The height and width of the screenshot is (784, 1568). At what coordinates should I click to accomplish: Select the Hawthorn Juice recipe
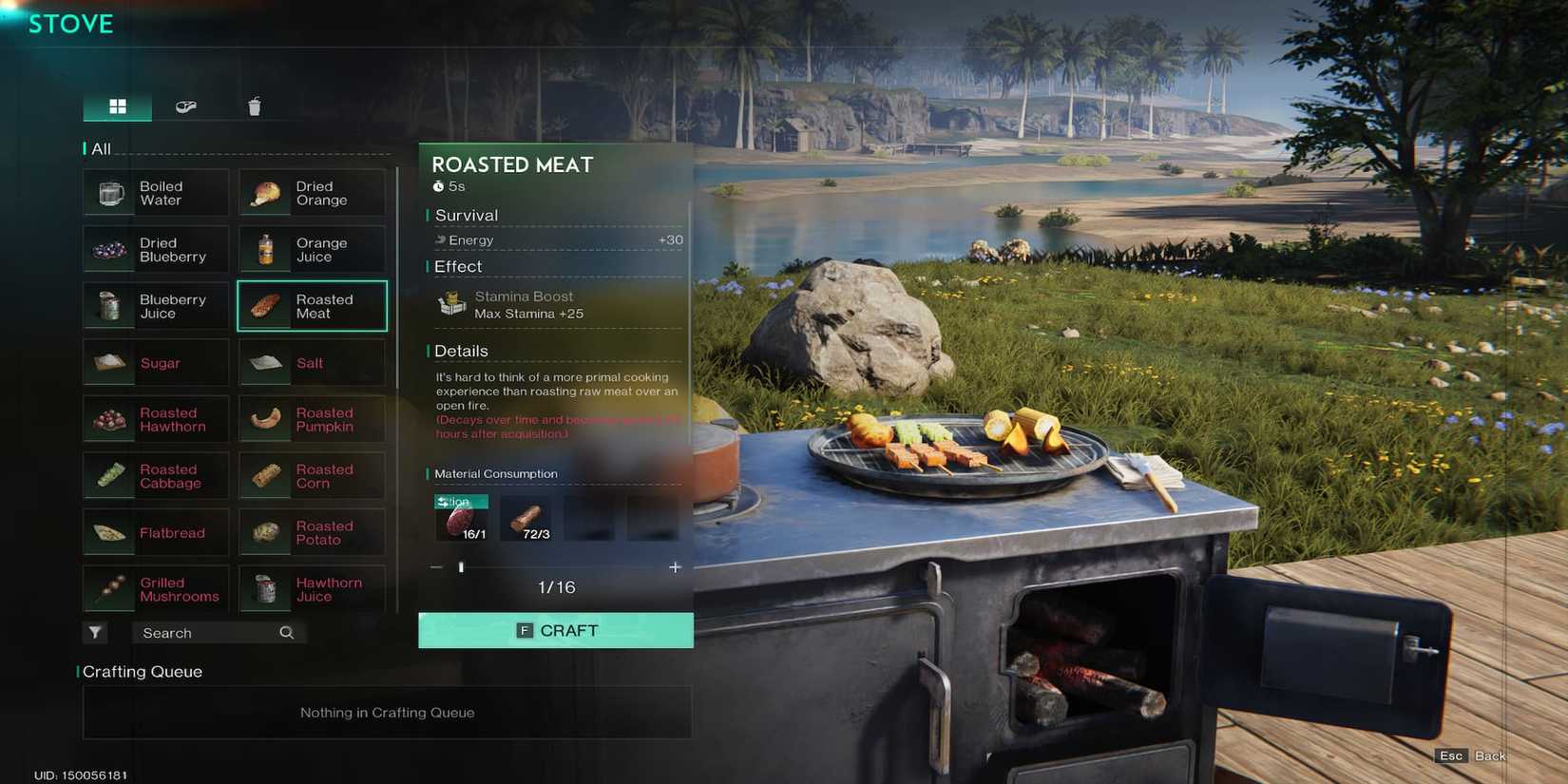[x=312, y=589]
